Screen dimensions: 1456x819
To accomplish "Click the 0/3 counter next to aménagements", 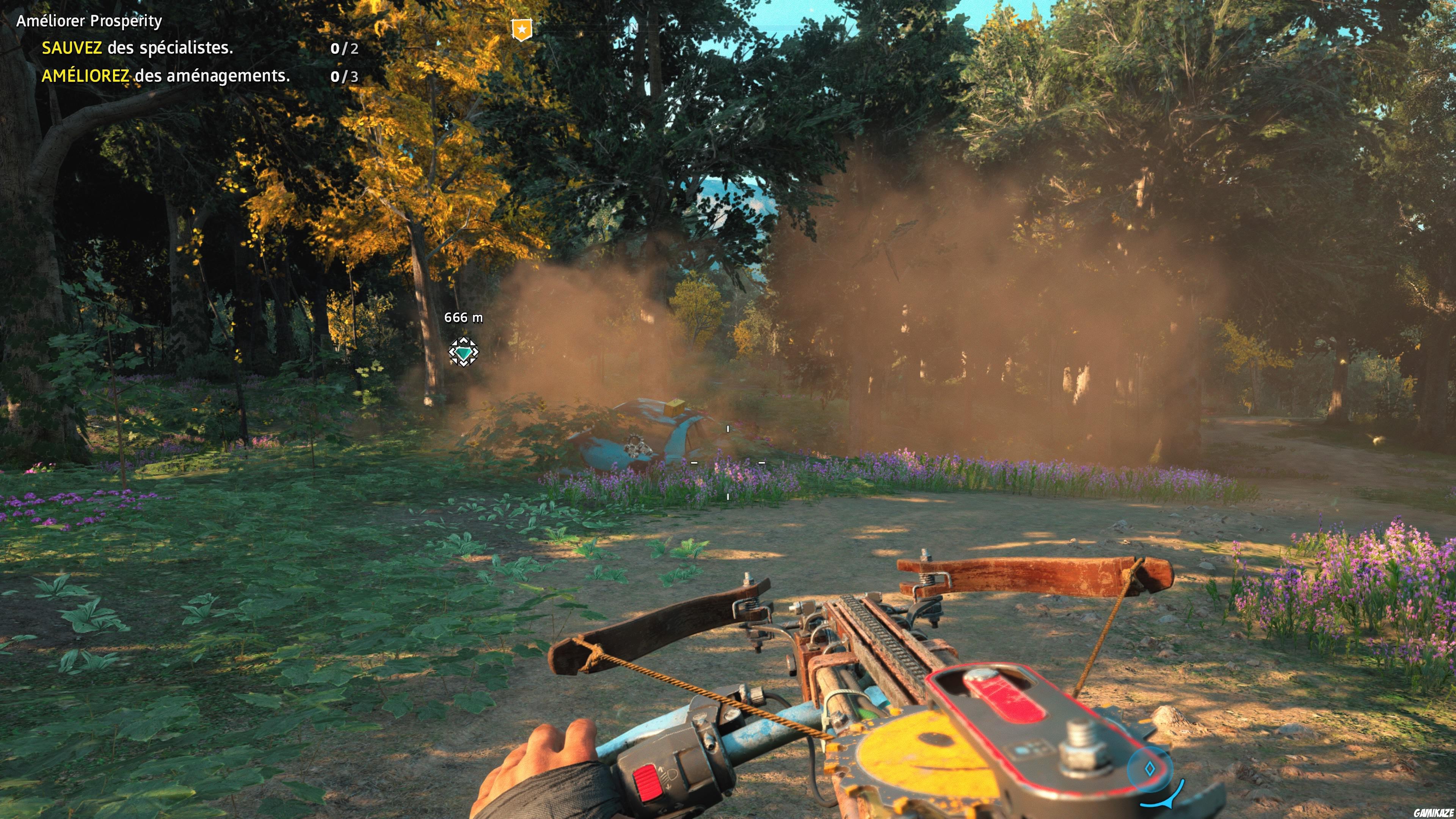I will click(345, 76).
